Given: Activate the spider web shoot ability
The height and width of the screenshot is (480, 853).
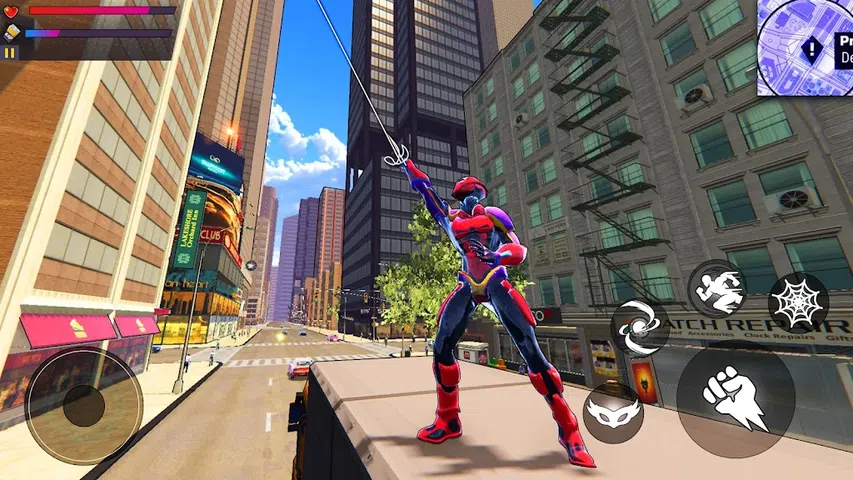Looking at the screenshot, I should coord(797,302).
